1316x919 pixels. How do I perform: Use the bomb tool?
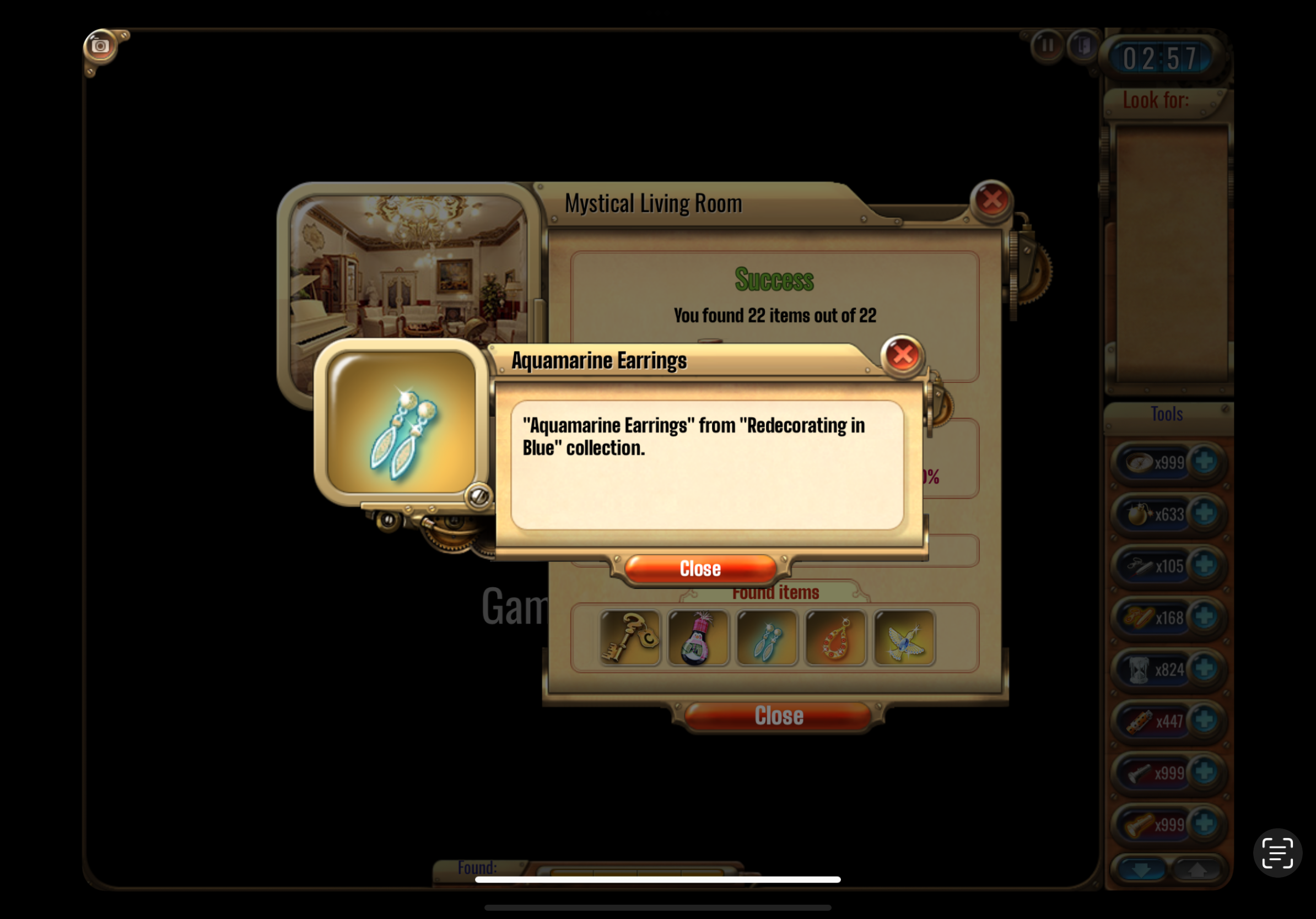tap(1141, 514)
